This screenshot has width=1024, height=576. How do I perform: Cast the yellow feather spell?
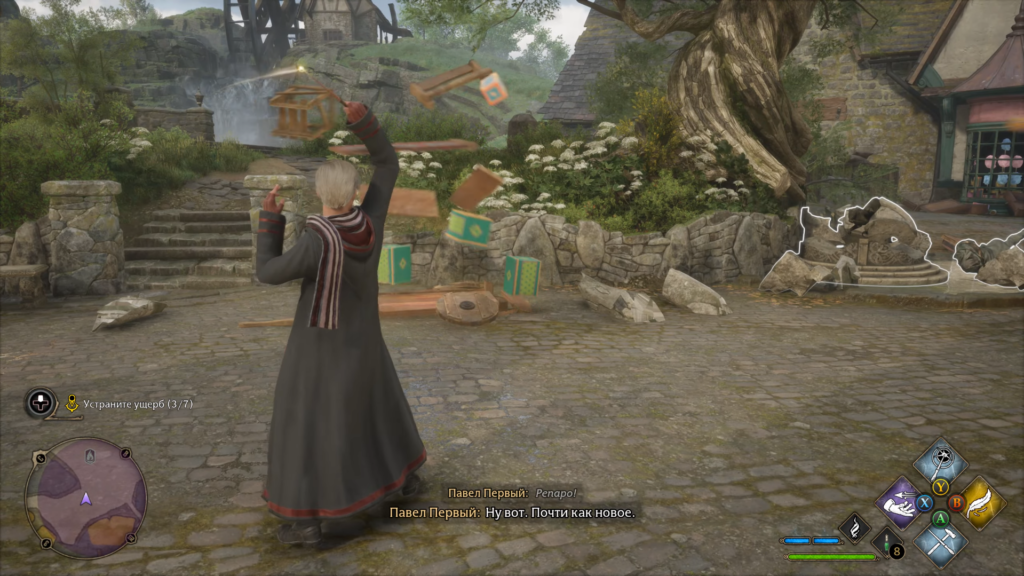click(x=982, y=501)
